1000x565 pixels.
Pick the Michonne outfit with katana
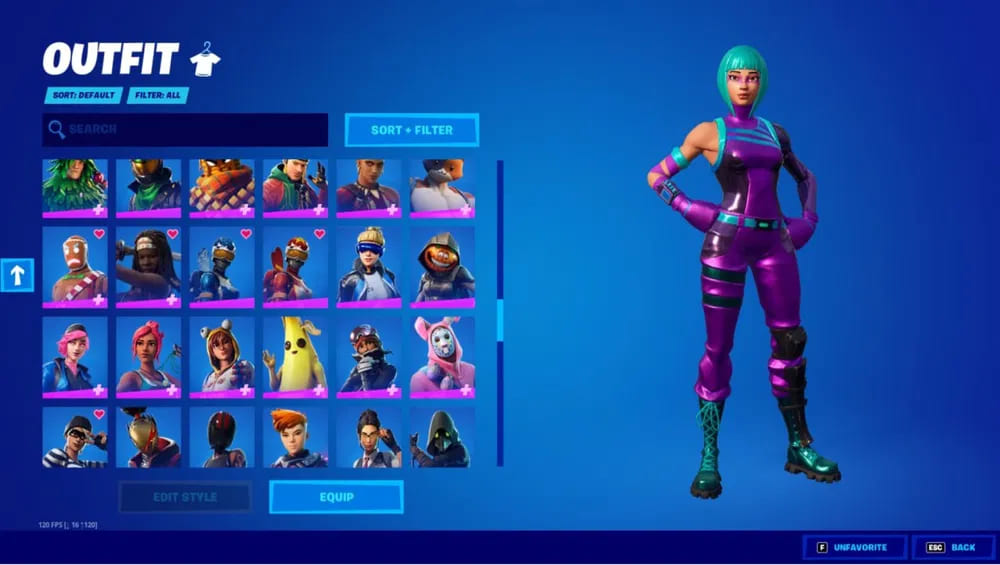148,267
